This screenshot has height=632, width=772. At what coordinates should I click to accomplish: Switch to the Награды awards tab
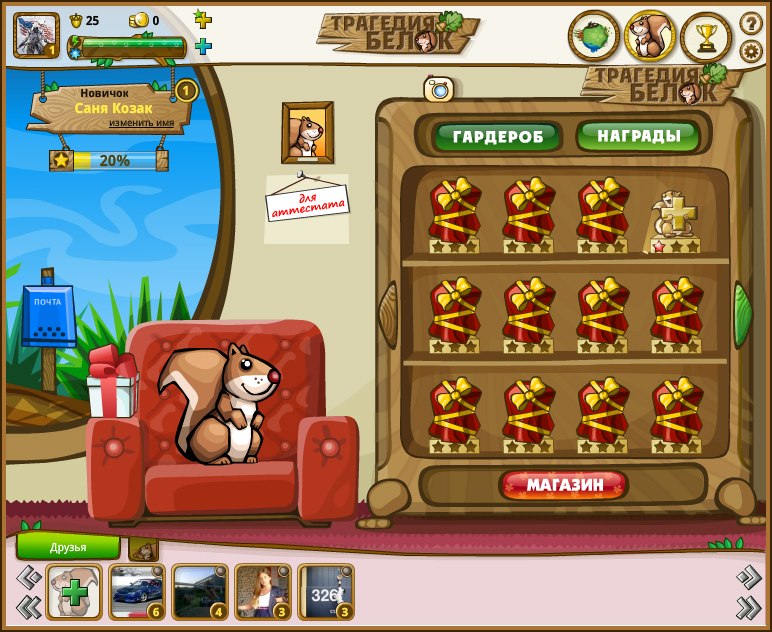637,136
